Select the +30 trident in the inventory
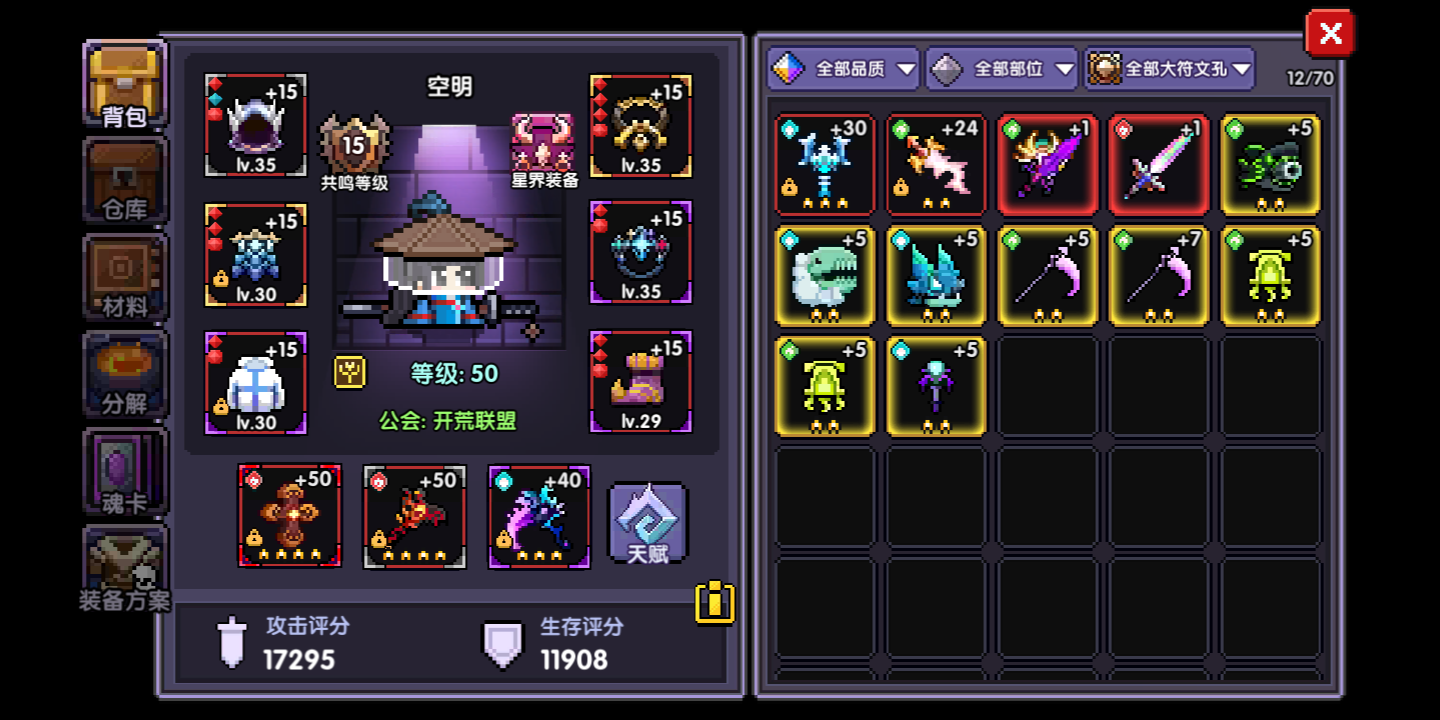This screenshot has width=1440, height=720. pos(824,165)
